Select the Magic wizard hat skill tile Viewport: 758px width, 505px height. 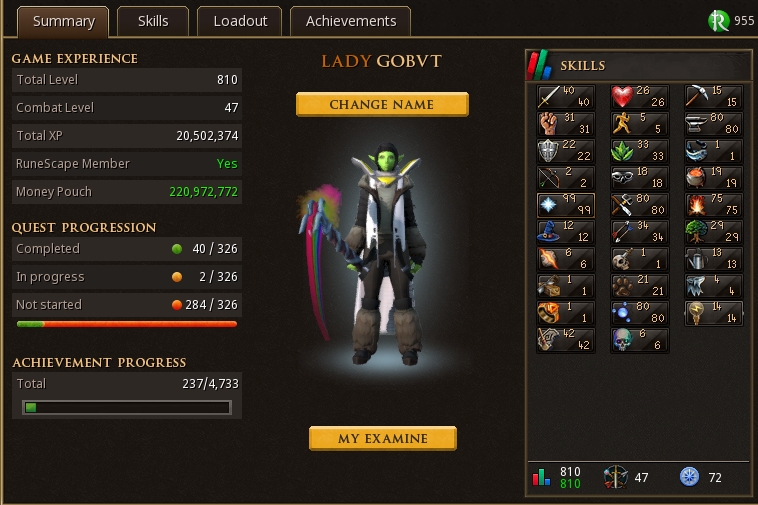tap(565, 233)
